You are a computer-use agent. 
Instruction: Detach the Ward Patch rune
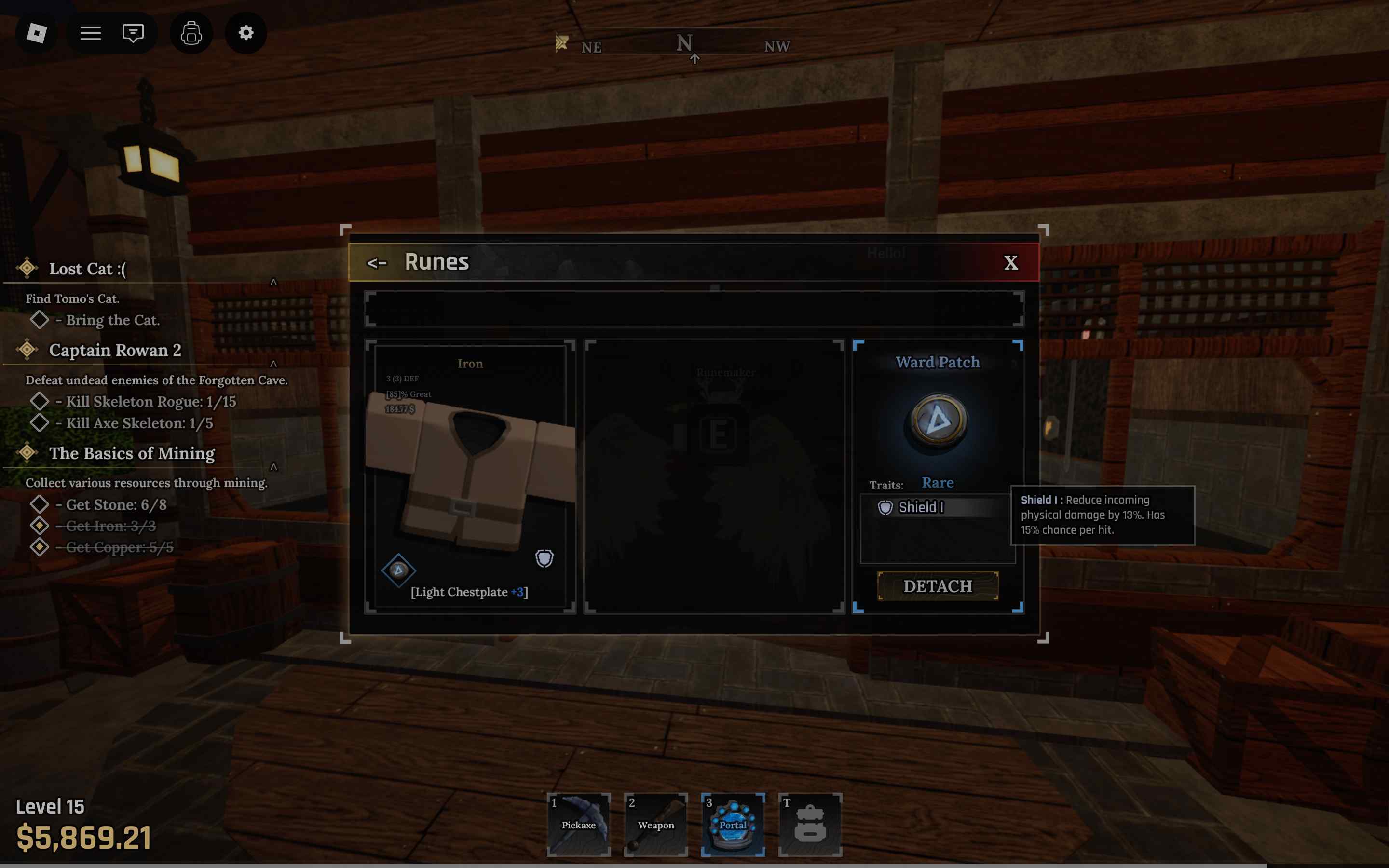(937, 586)
